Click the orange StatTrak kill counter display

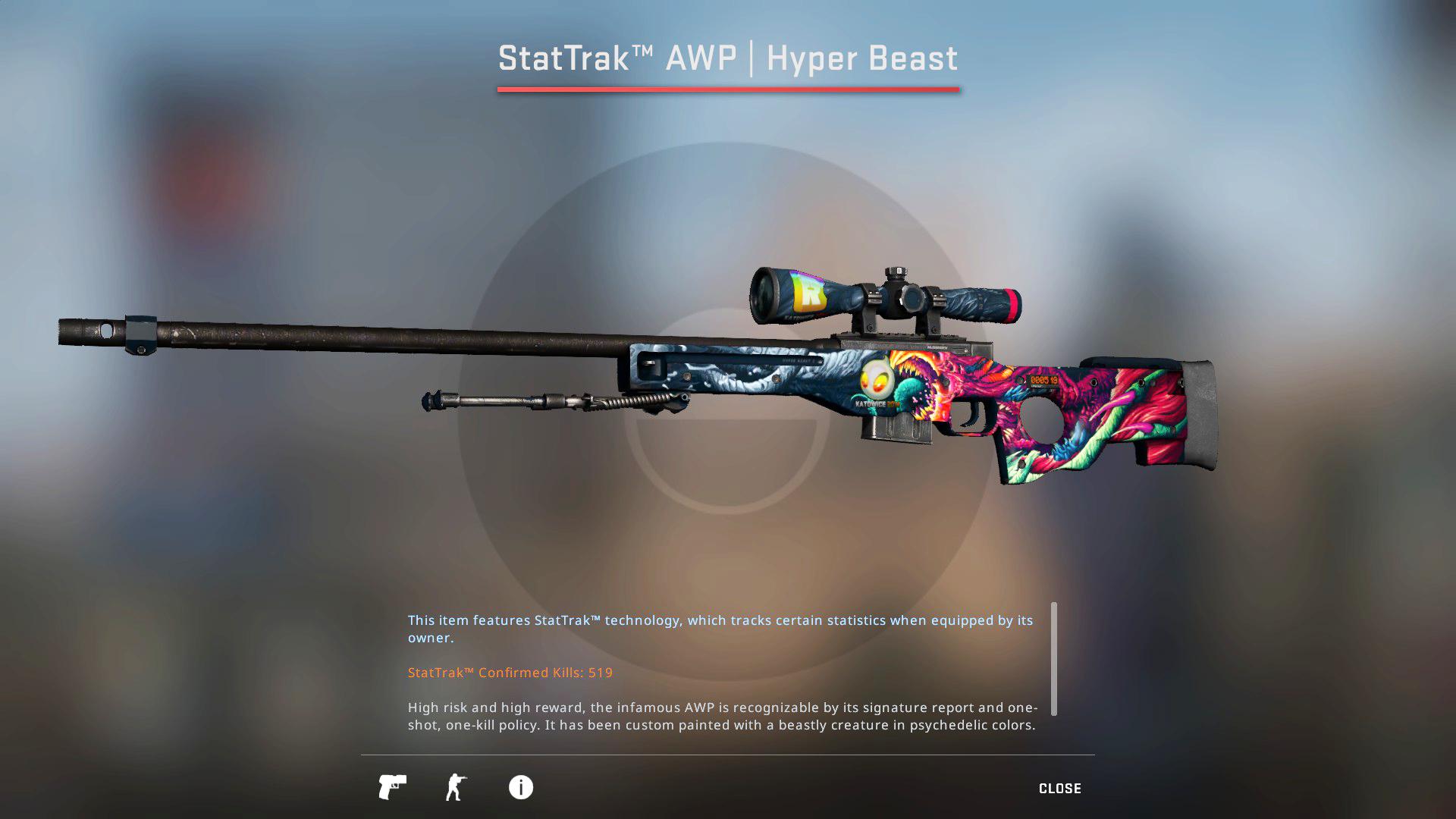[1045, 381]
